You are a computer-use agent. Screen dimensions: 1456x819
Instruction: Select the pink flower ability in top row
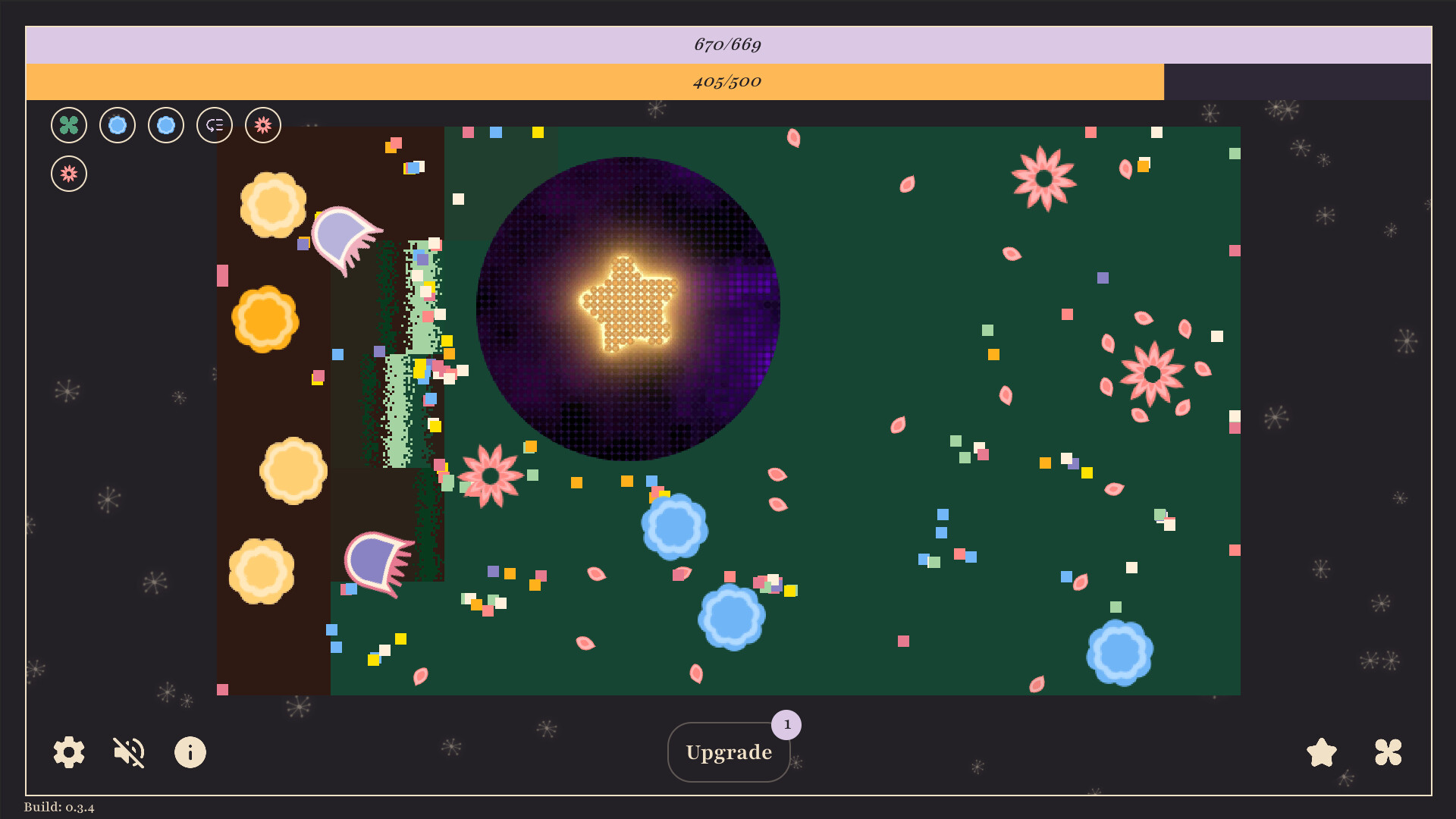[262, 125]
